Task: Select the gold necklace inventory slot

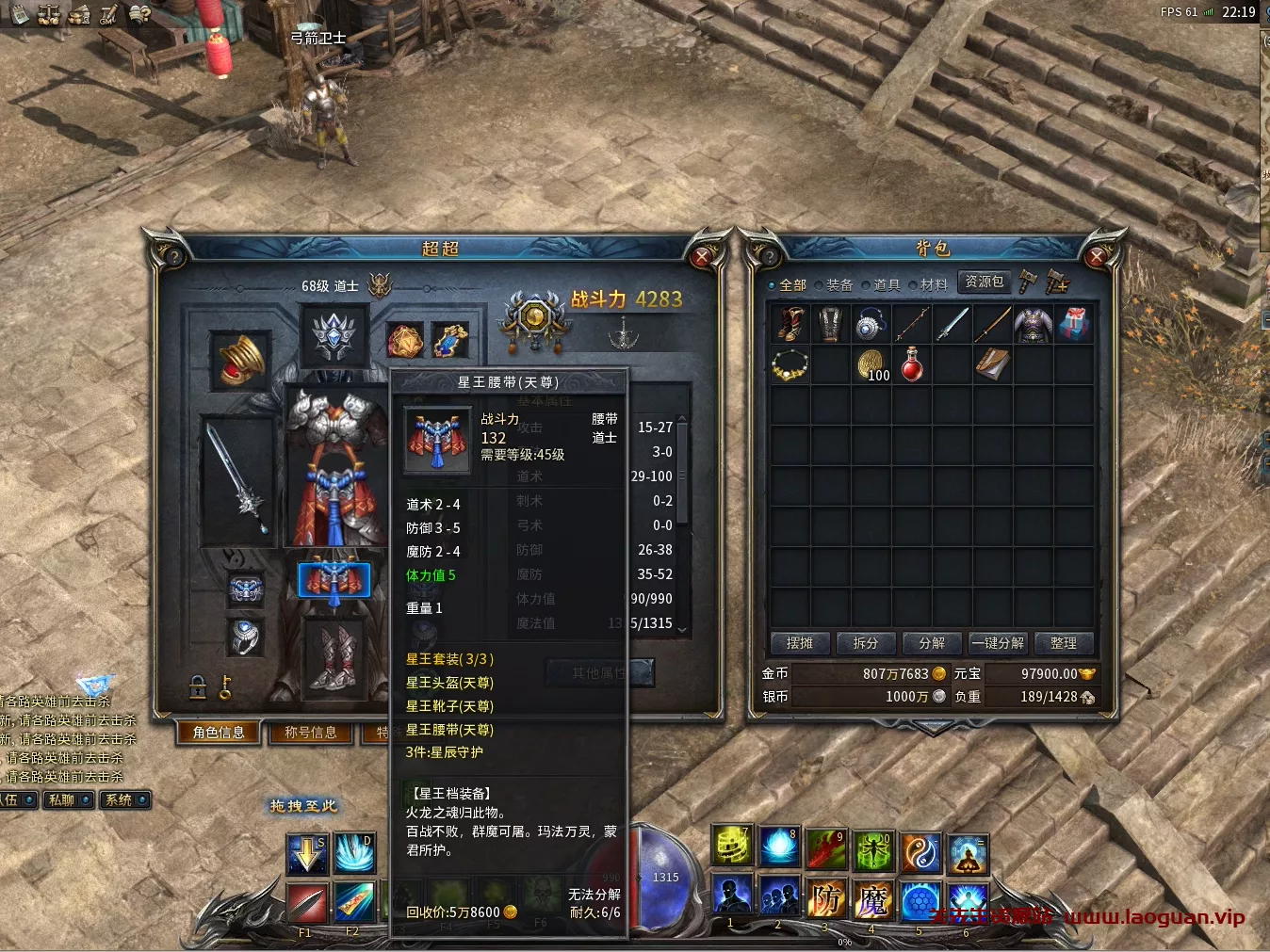Action: pos(790,364)
